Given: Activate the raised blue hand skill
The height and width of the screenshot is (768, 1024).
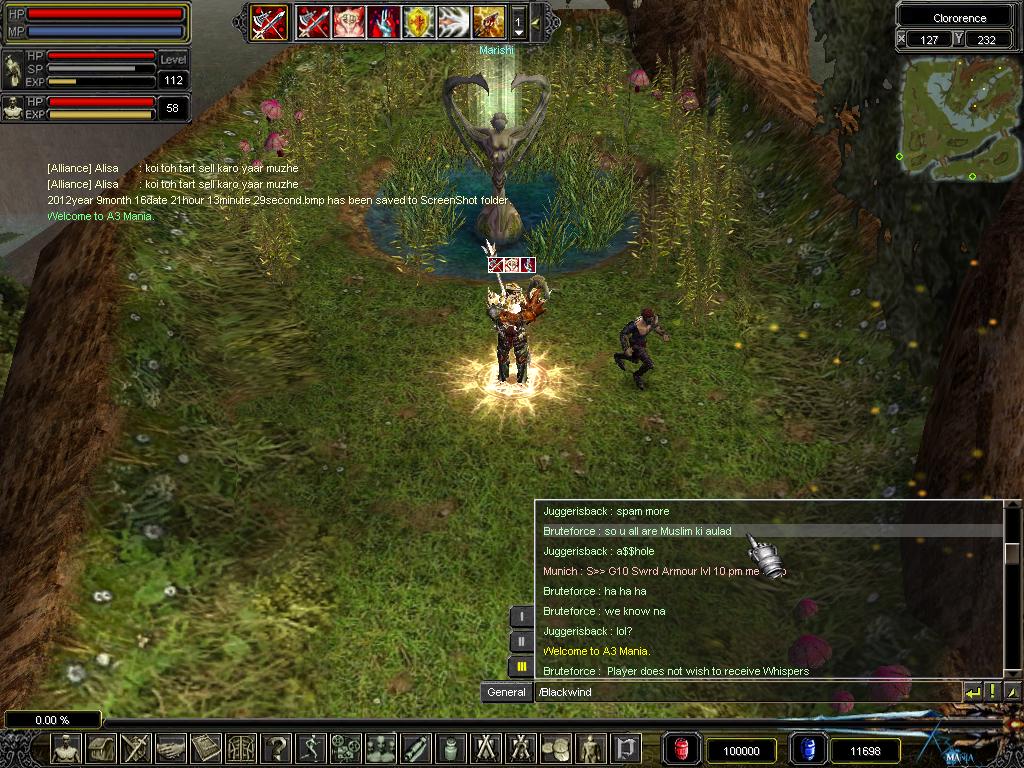Looking at the screenshot, I should click(x=384, y=21).
